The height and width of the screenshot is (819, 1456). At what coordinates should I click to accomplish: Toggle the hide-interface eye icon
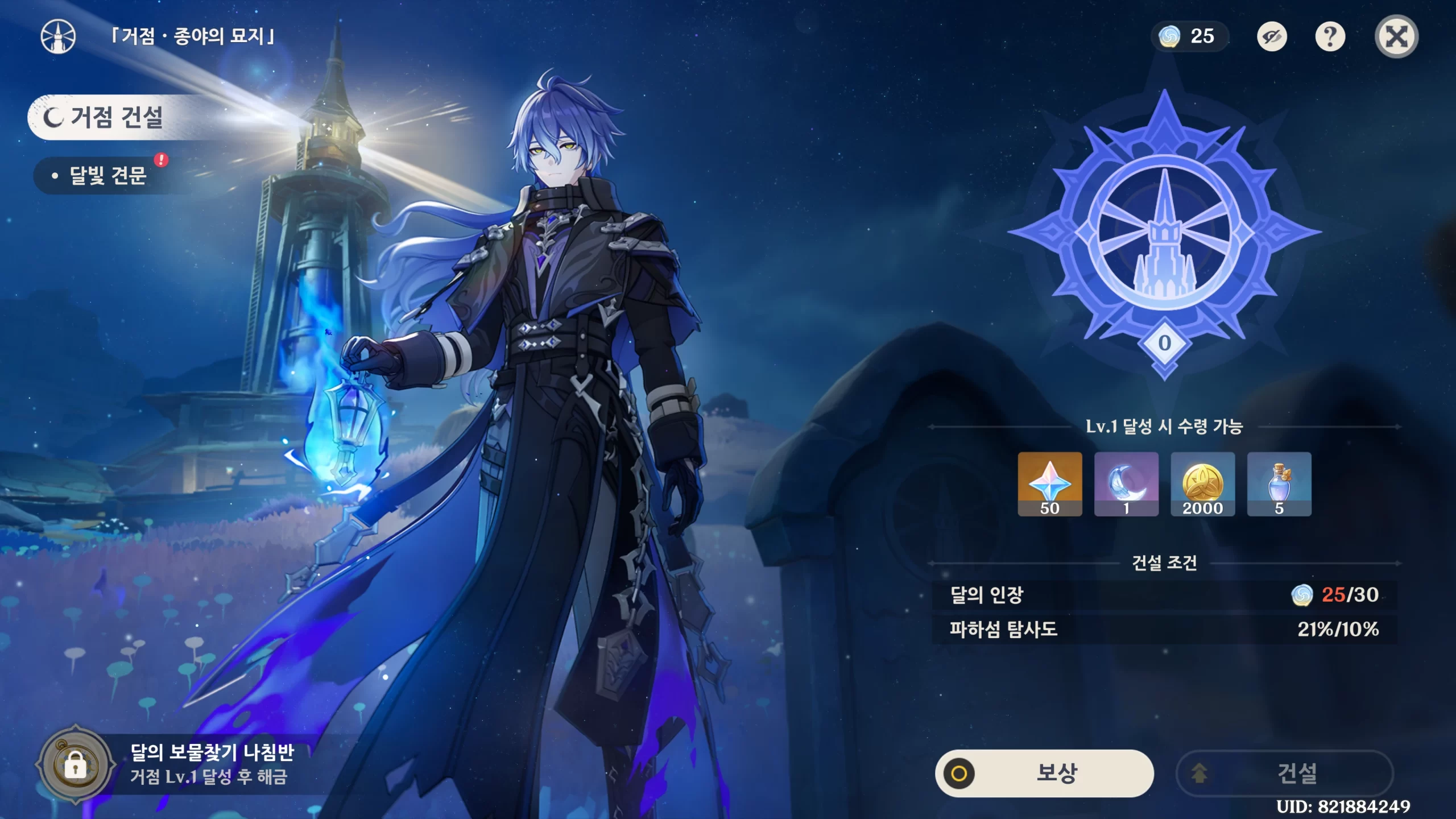(1272, 37)
